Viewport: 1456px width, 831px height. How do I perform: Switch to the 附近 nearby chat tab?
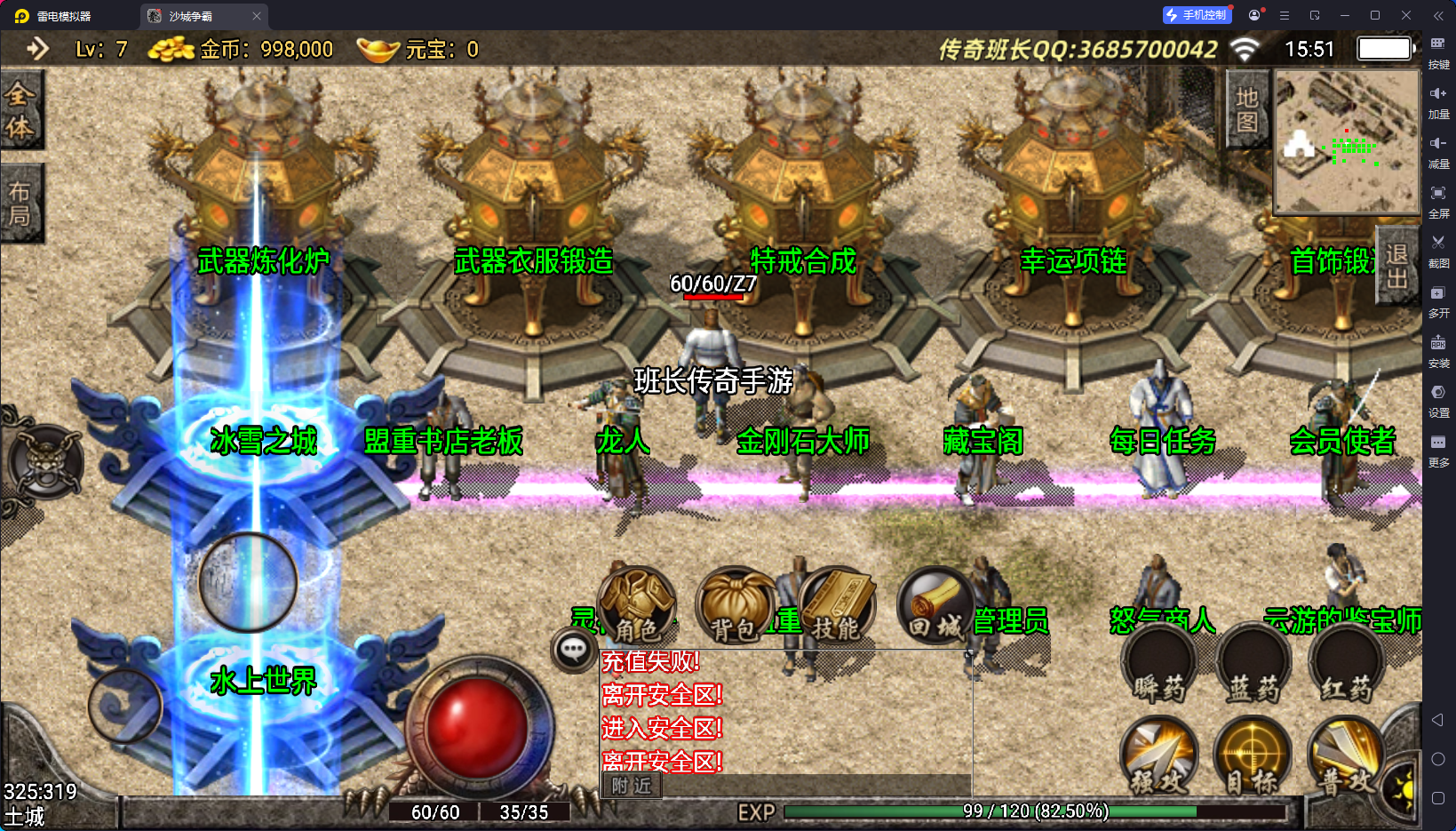point(632,785)
